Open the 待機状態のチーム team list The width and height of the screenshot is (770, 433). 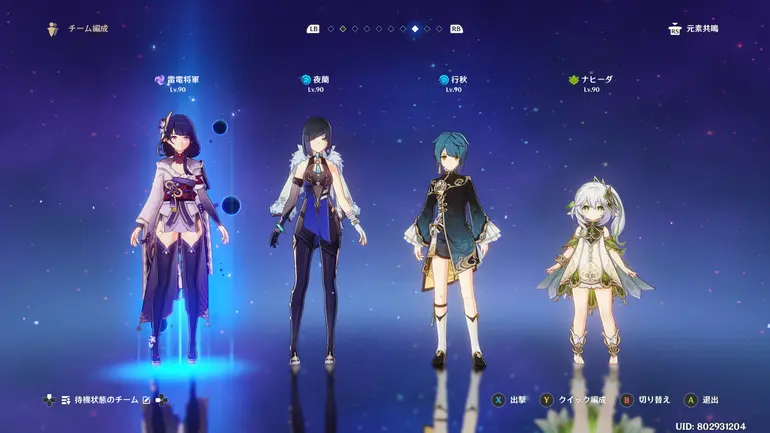pyautogui.click(x=98, y=400)
